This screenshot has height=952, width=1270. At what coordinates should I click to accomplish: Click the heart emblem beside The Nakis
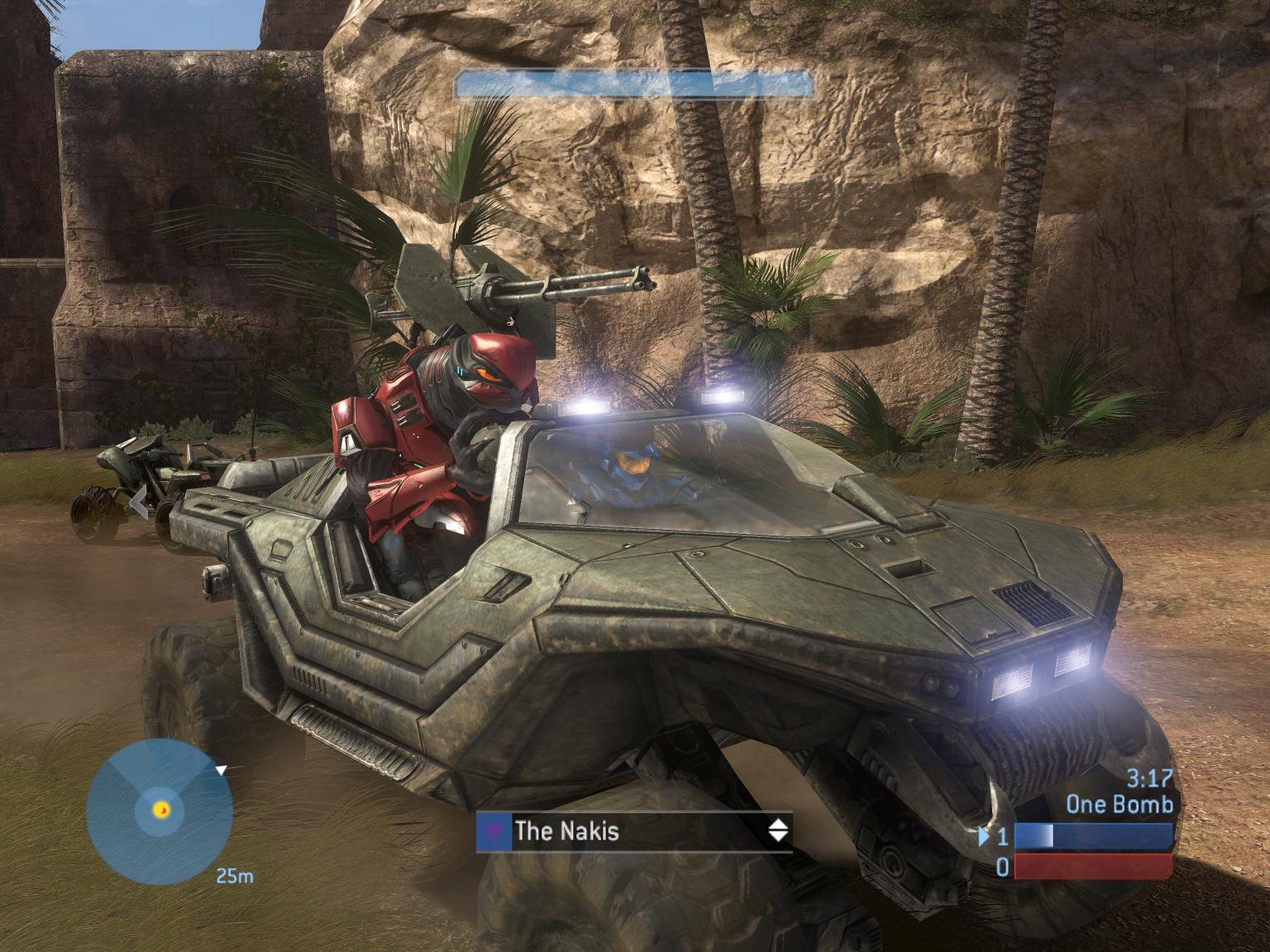[x=494, y=831]
